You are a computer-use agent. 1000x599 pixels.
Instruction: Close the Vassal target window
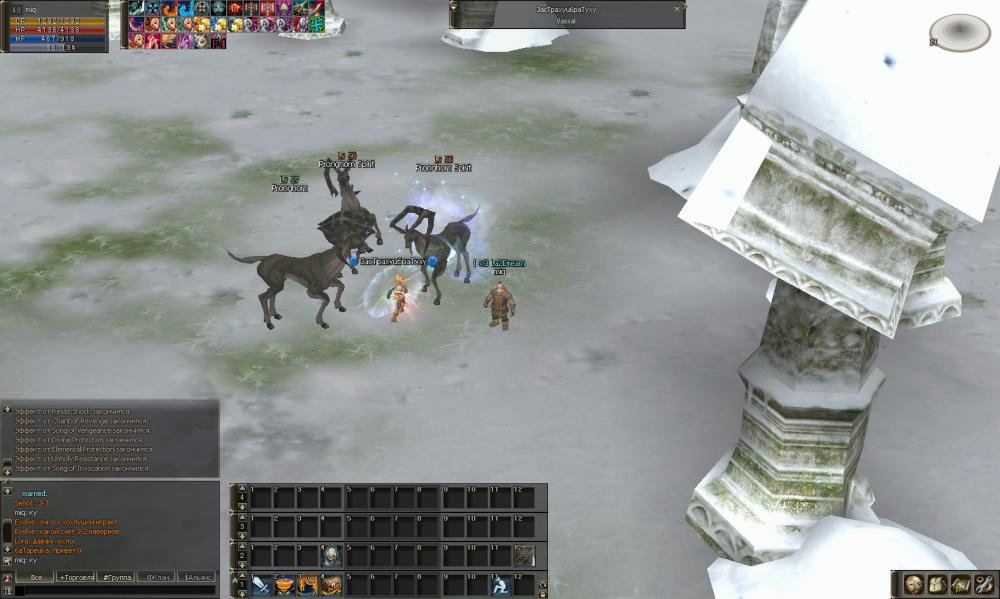[677, 8]
